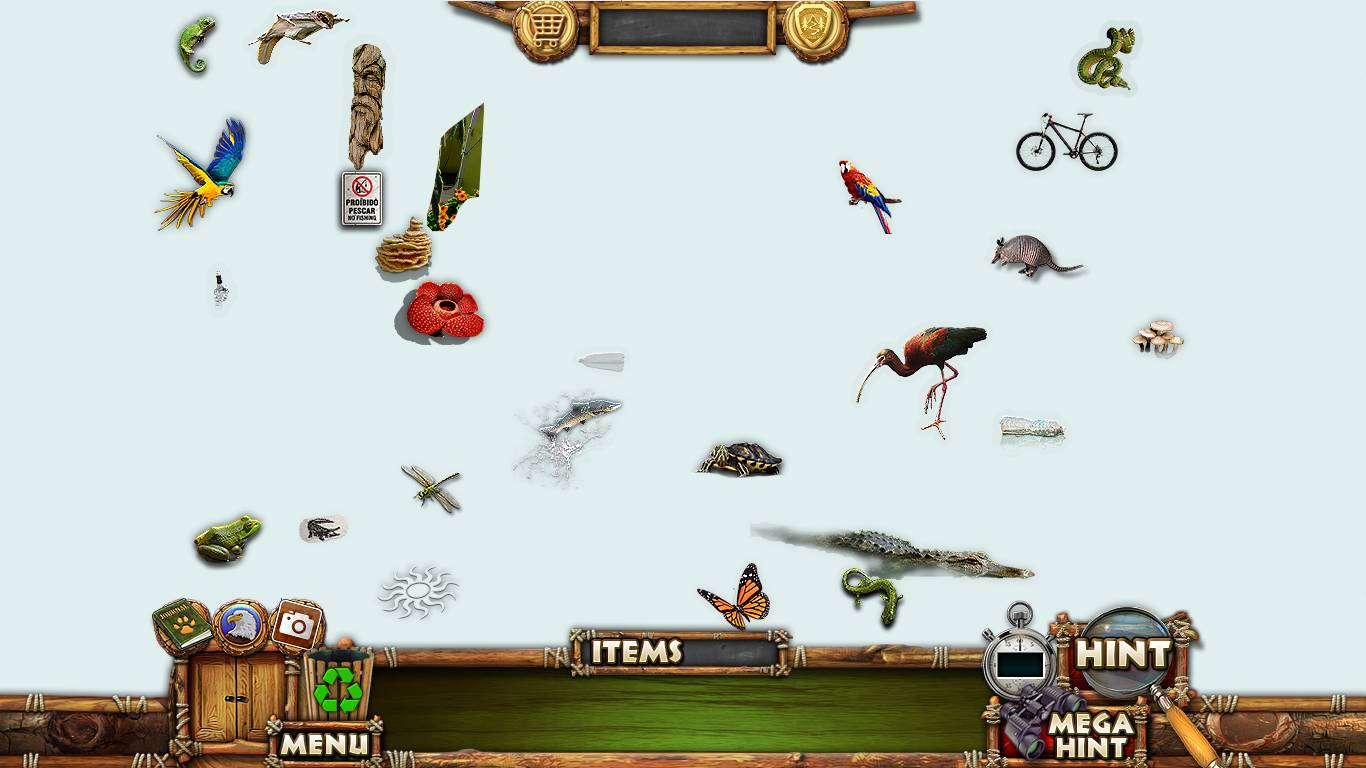The height and width of the screenshot is (768, 1366).
Task: Open the Menu
Action: point(324,743)
